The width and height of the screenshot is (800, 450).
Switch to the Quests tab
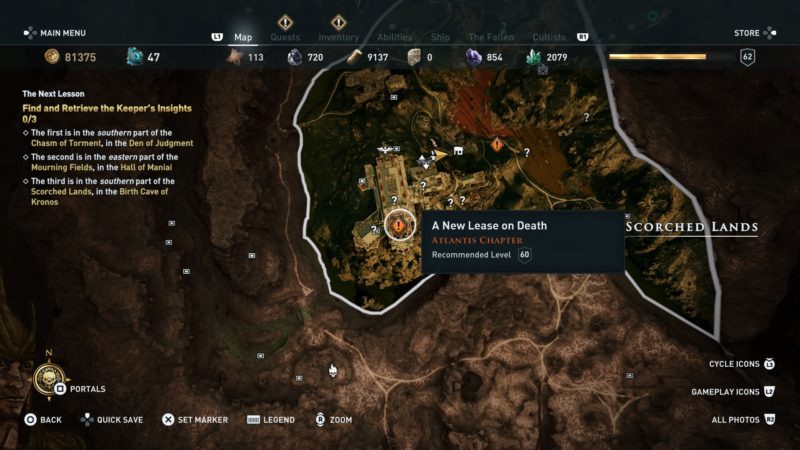point(285,38)
